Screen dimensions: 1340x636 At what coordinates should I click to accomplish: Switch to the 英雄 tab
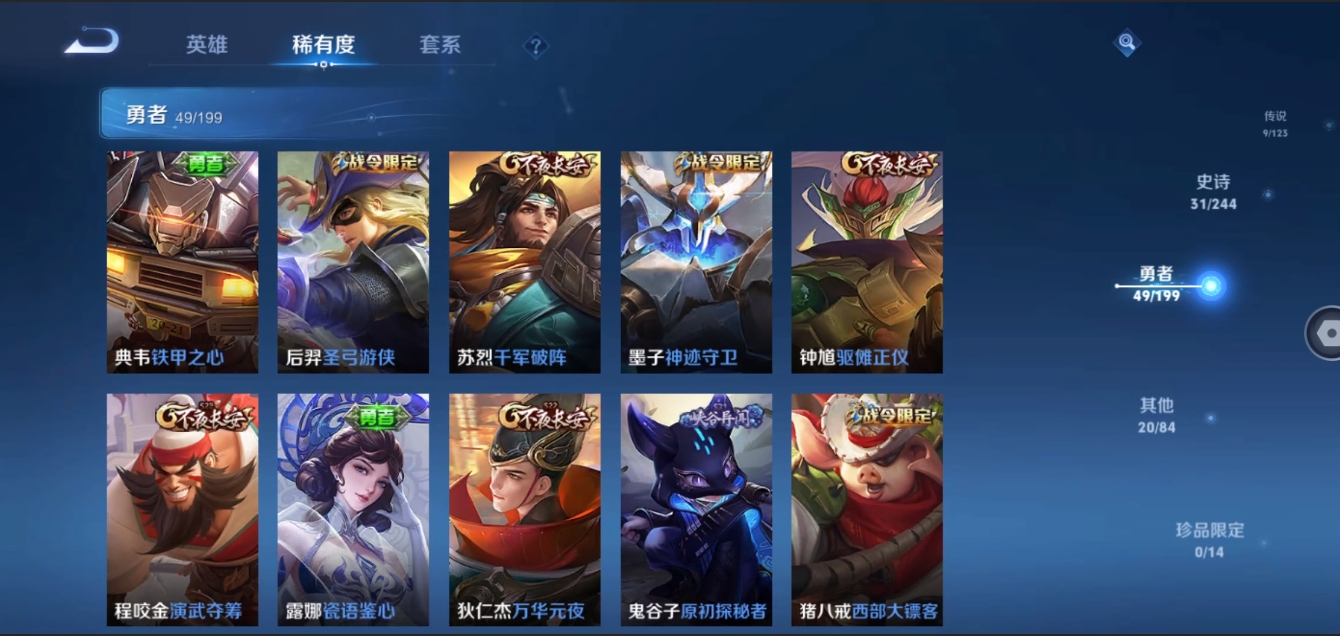click(x=207, y=45)
